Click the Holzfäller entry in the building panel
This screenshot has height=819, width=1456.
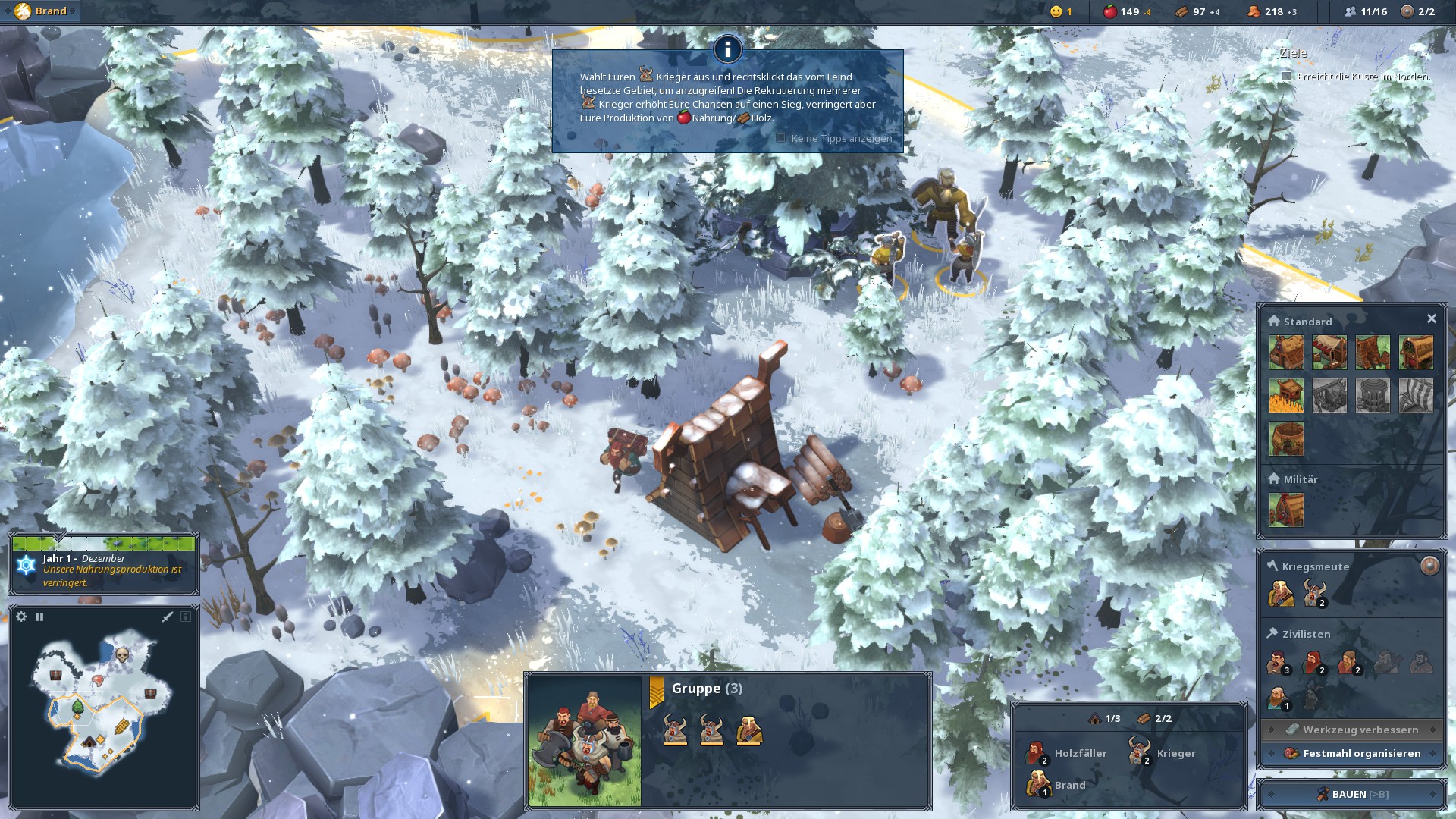(1067, 753)
